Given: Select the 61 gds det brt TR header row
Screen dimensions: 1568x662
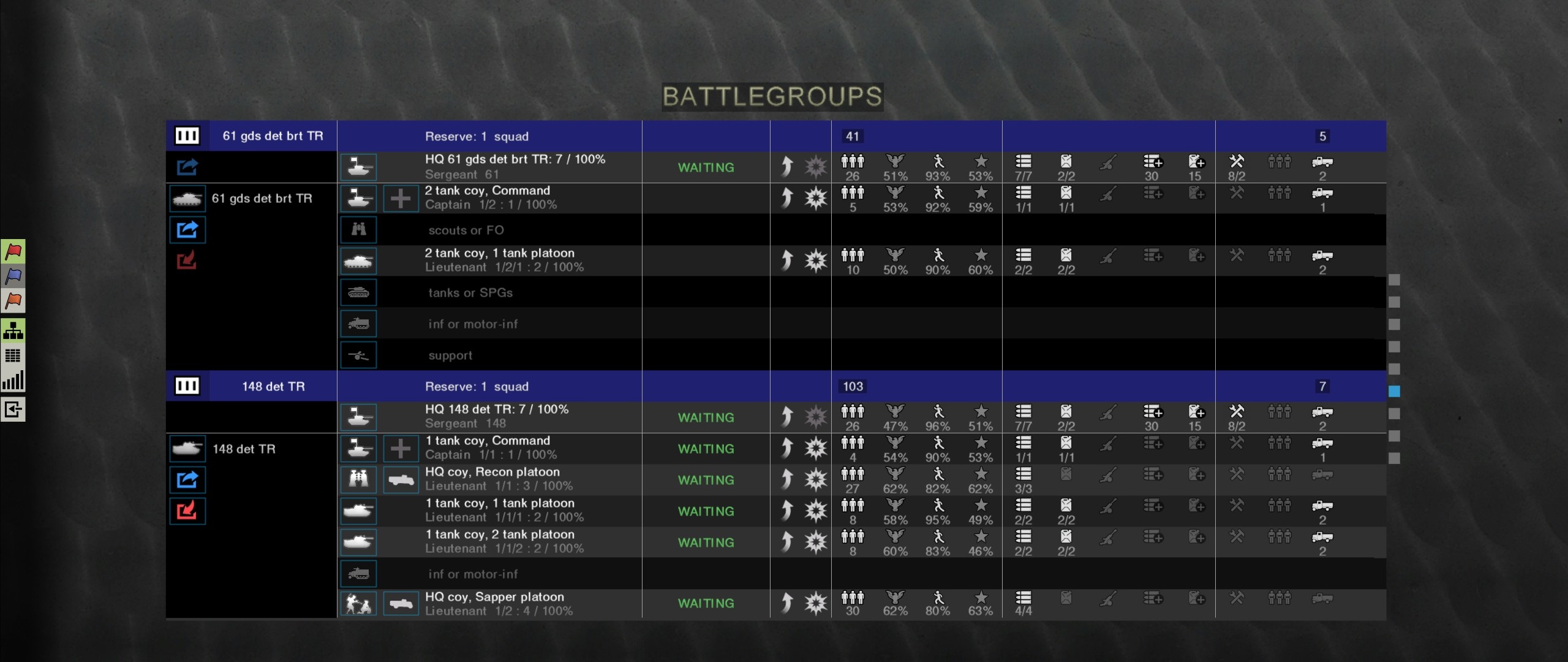Looking at the screenshot, I should pos(273,136).
